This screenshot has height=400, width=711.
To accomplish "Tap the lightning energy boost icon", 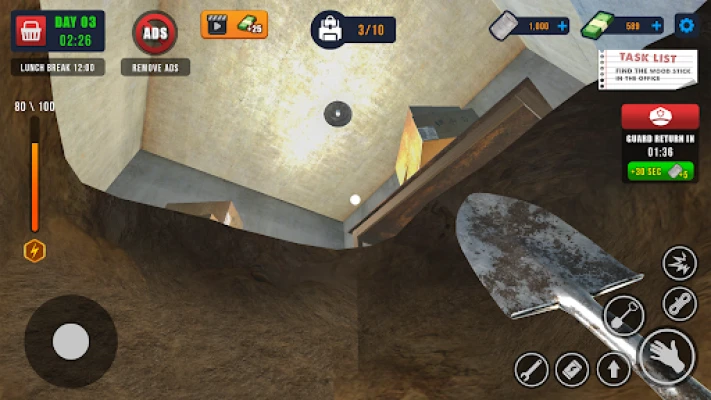I will (35, 251).
